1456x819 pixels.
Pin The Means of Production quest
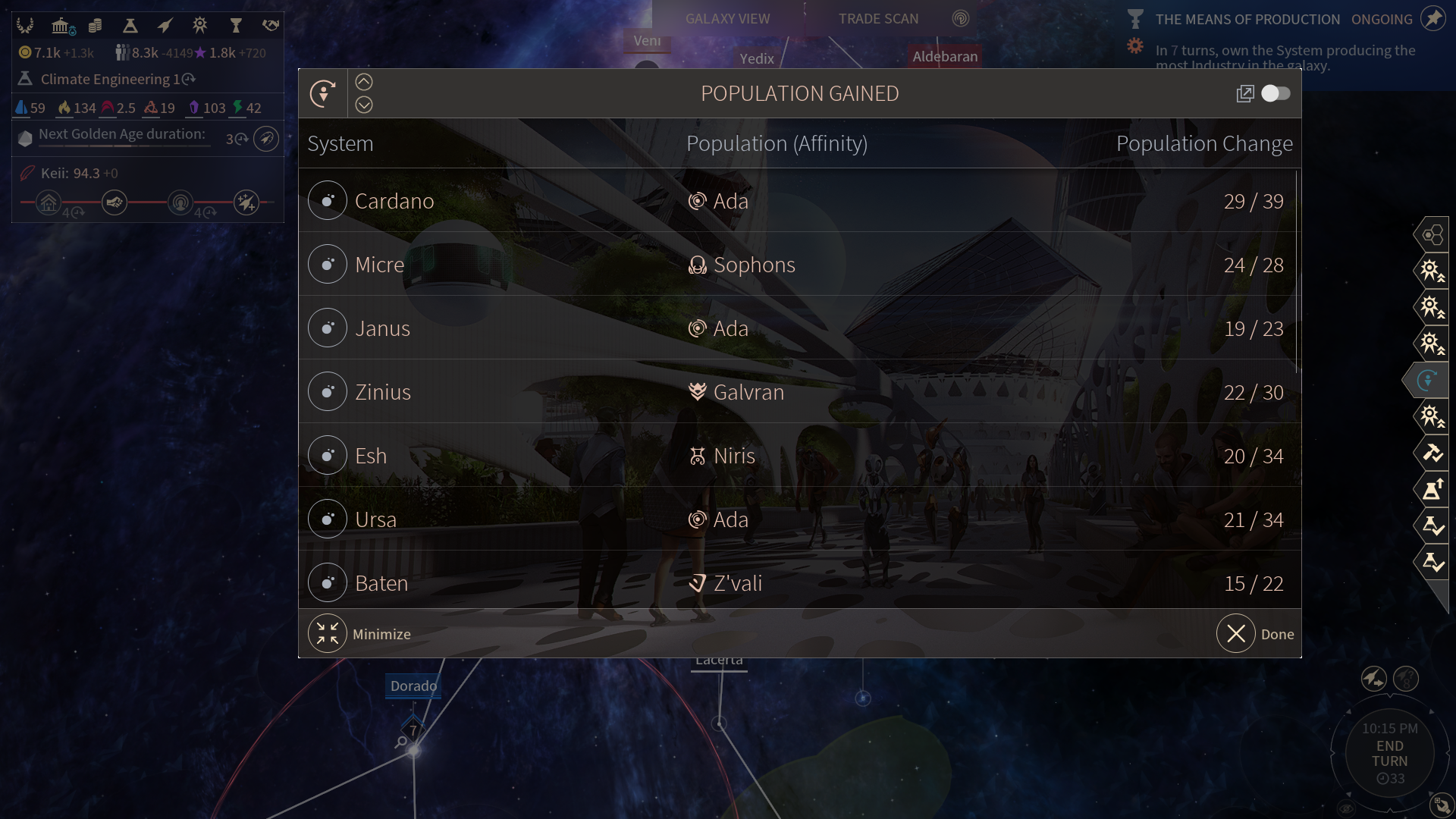pyautogui.click(x=1432, y=19)
